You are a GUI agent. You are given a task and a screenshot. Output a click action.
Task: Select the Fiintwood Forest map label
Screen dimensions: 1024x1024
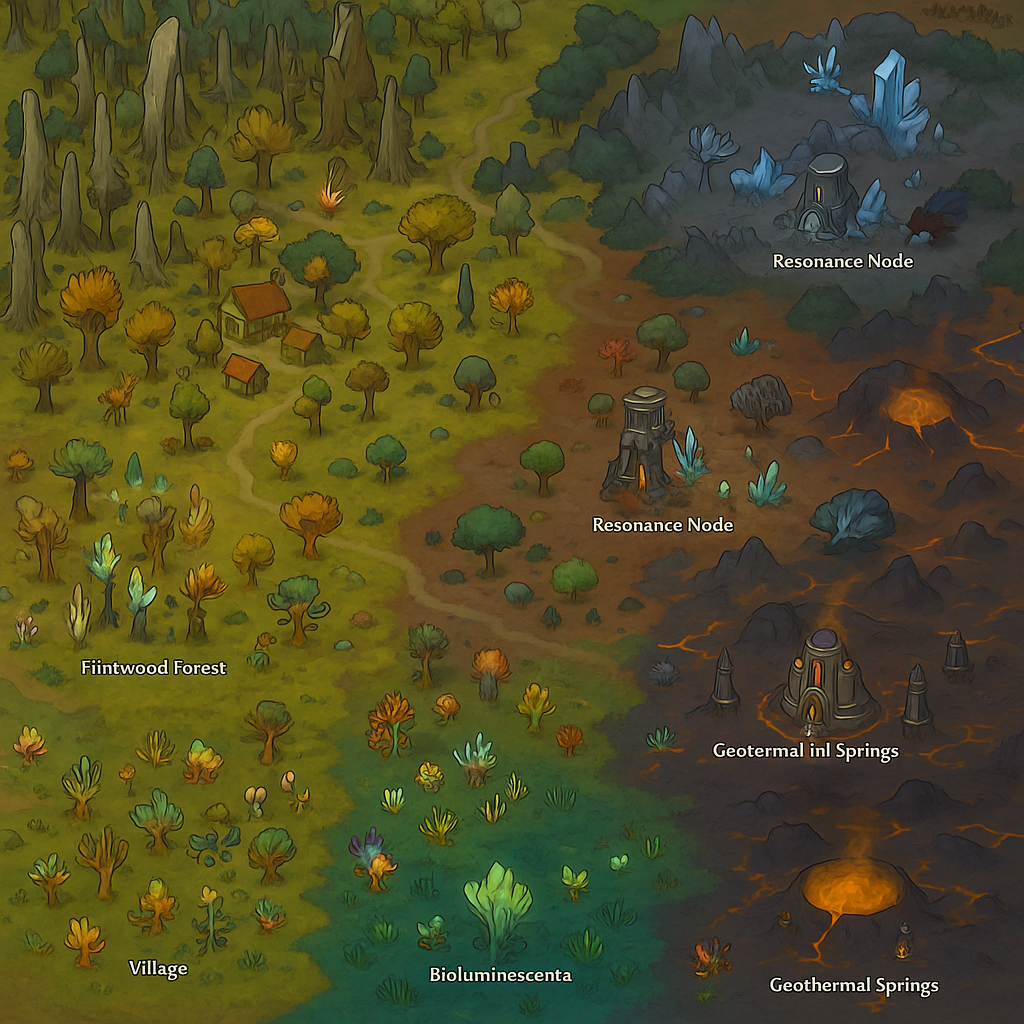click(153, 668)
